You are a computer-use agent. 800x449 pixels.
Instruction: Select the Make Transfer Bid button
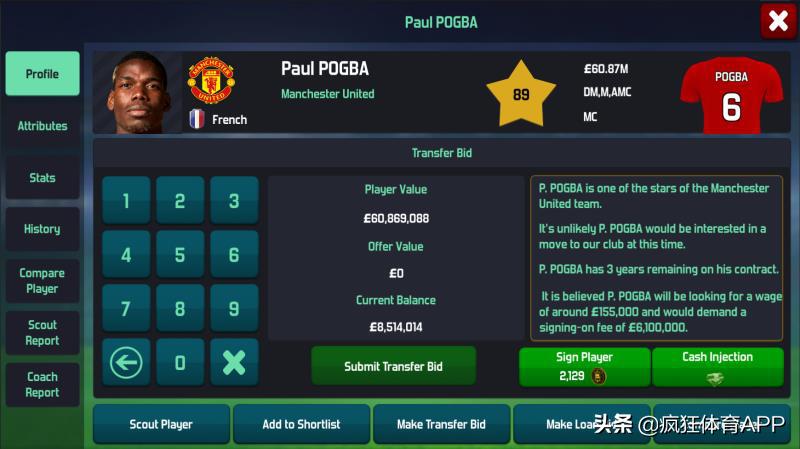point(441,424)
